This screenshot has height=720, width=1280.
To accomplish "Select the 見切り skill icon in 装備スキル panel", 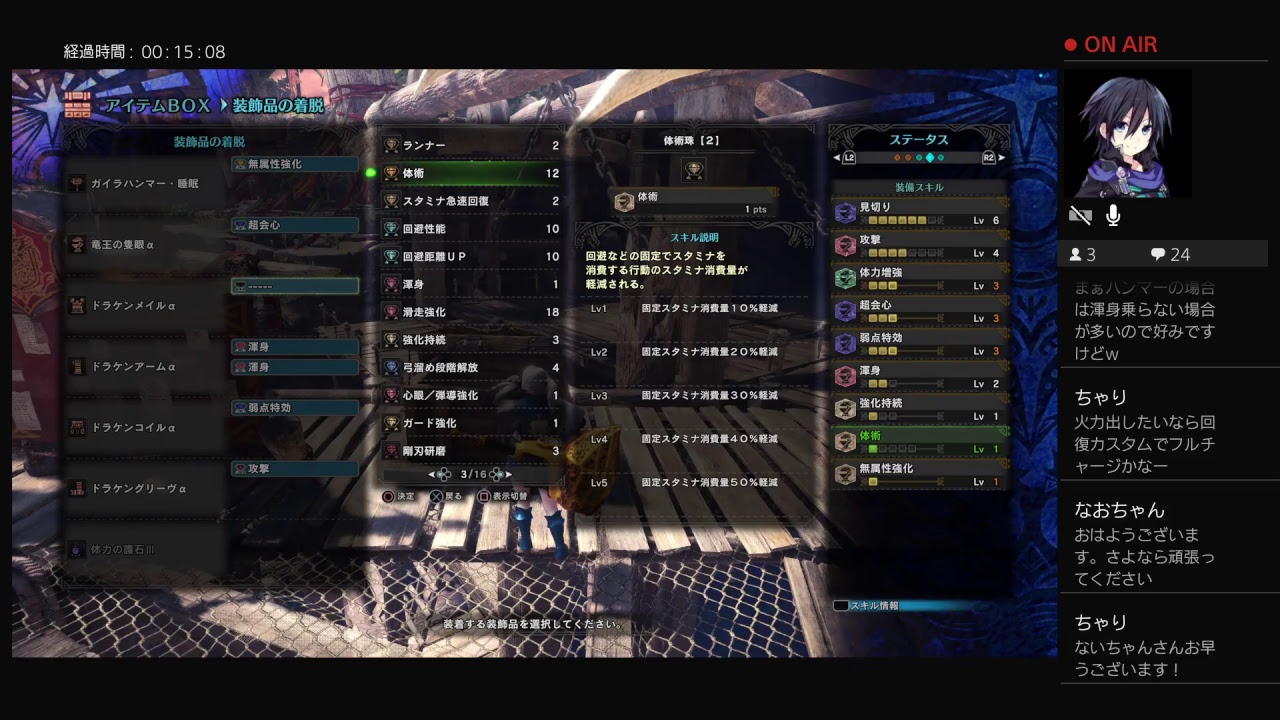I will coord(845,214).
